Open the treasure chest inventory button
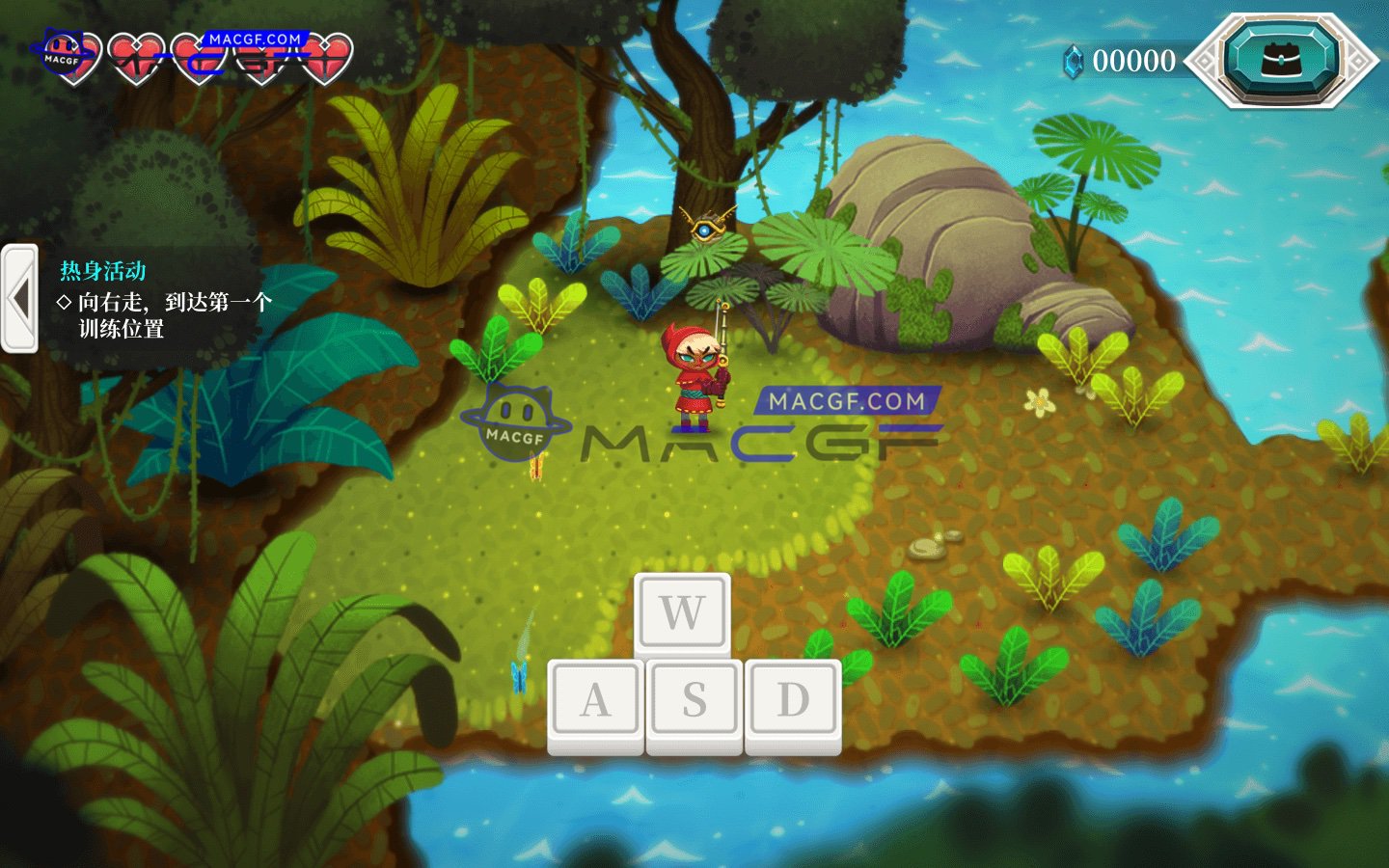 pos(1281,60)
